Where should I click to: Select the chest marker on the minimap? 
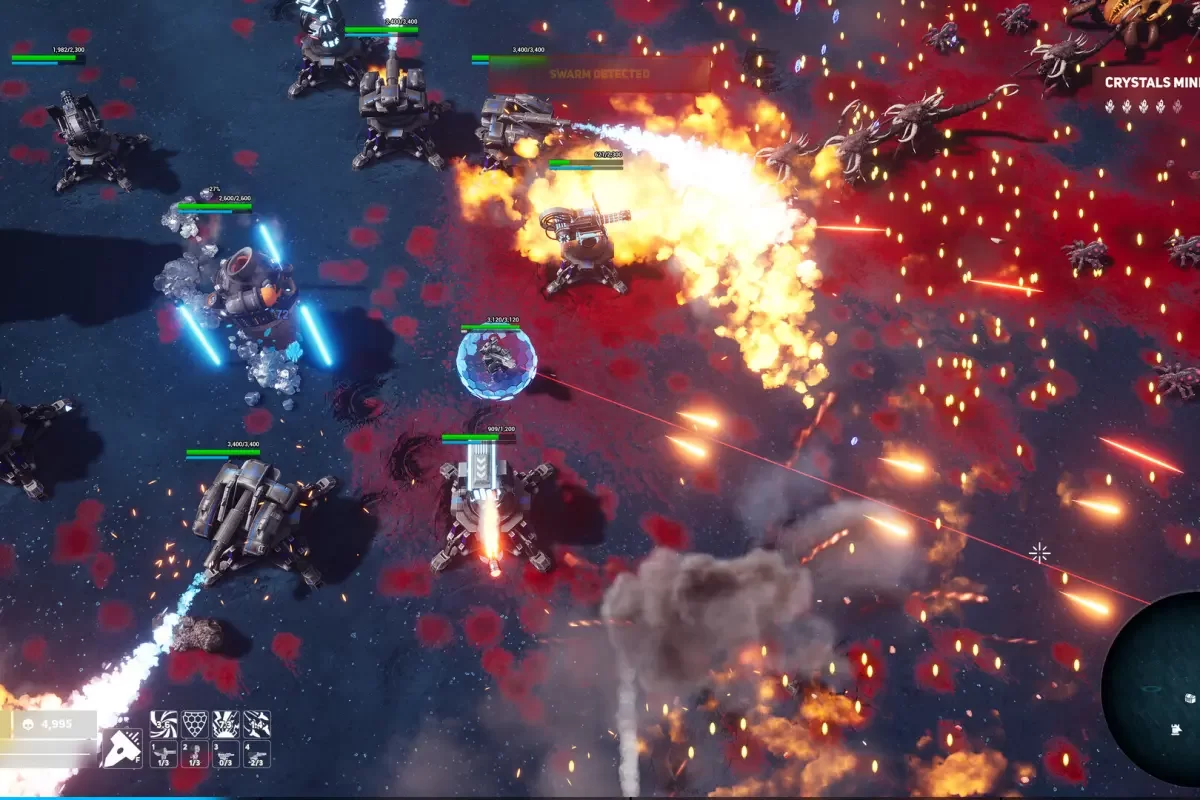pyautogui.click(x=1190, y=697)
